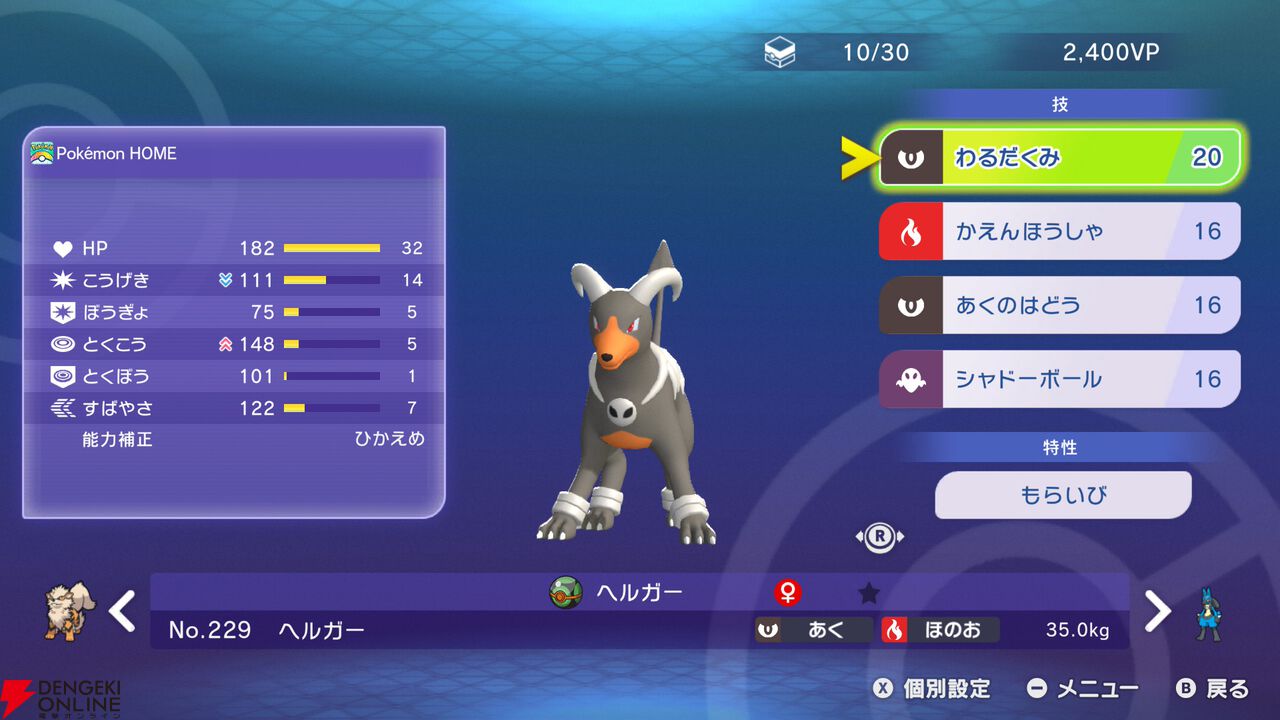Image resolution: width=1280 pixels, height=720 pixels.
Task: Open 個別設定 individual settings
Action: pyautogui.click(x=932, y=688)
